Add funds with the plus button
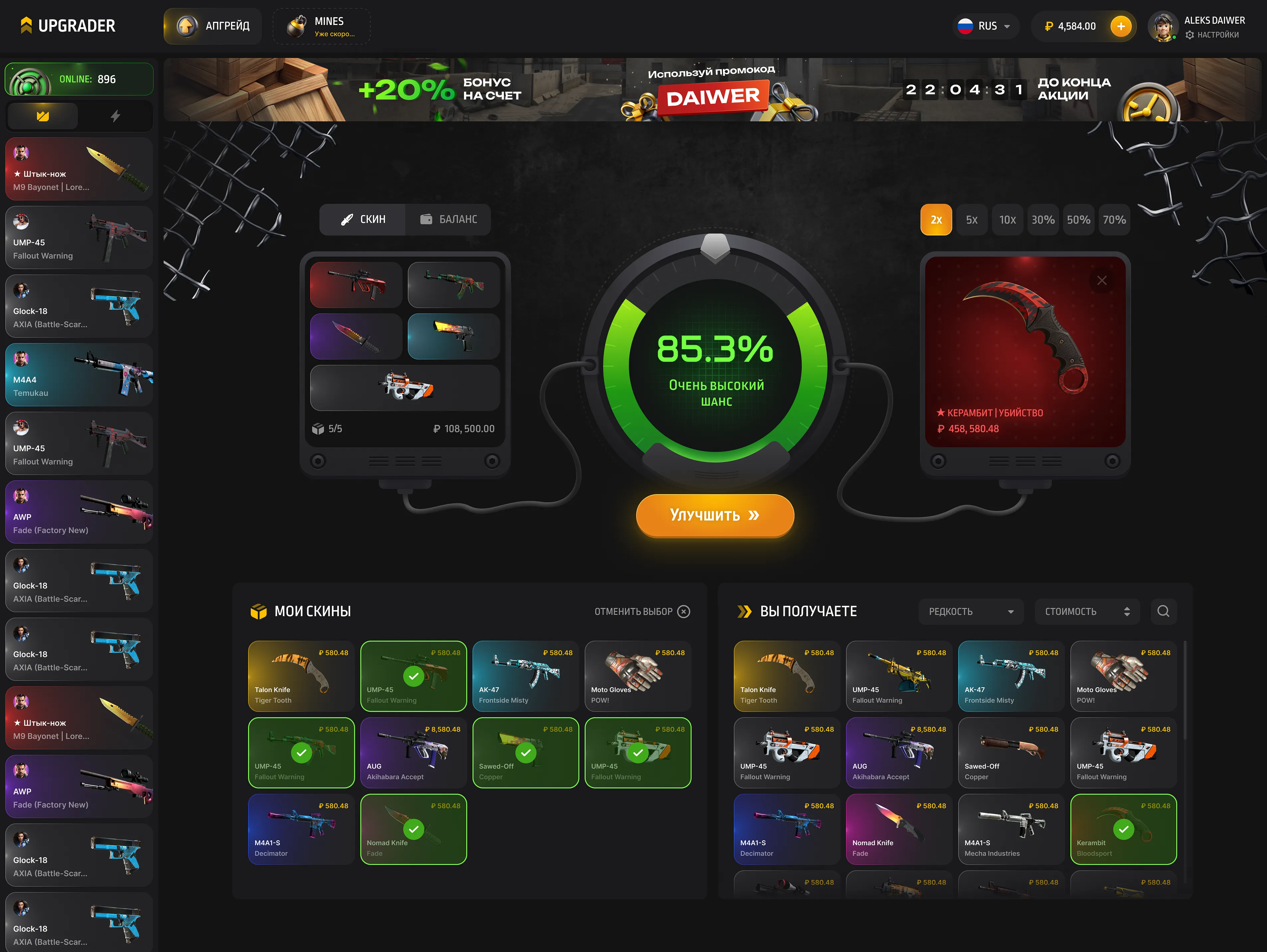Viewport: 1267px width, 952px height. click(x=1120, y=26)
